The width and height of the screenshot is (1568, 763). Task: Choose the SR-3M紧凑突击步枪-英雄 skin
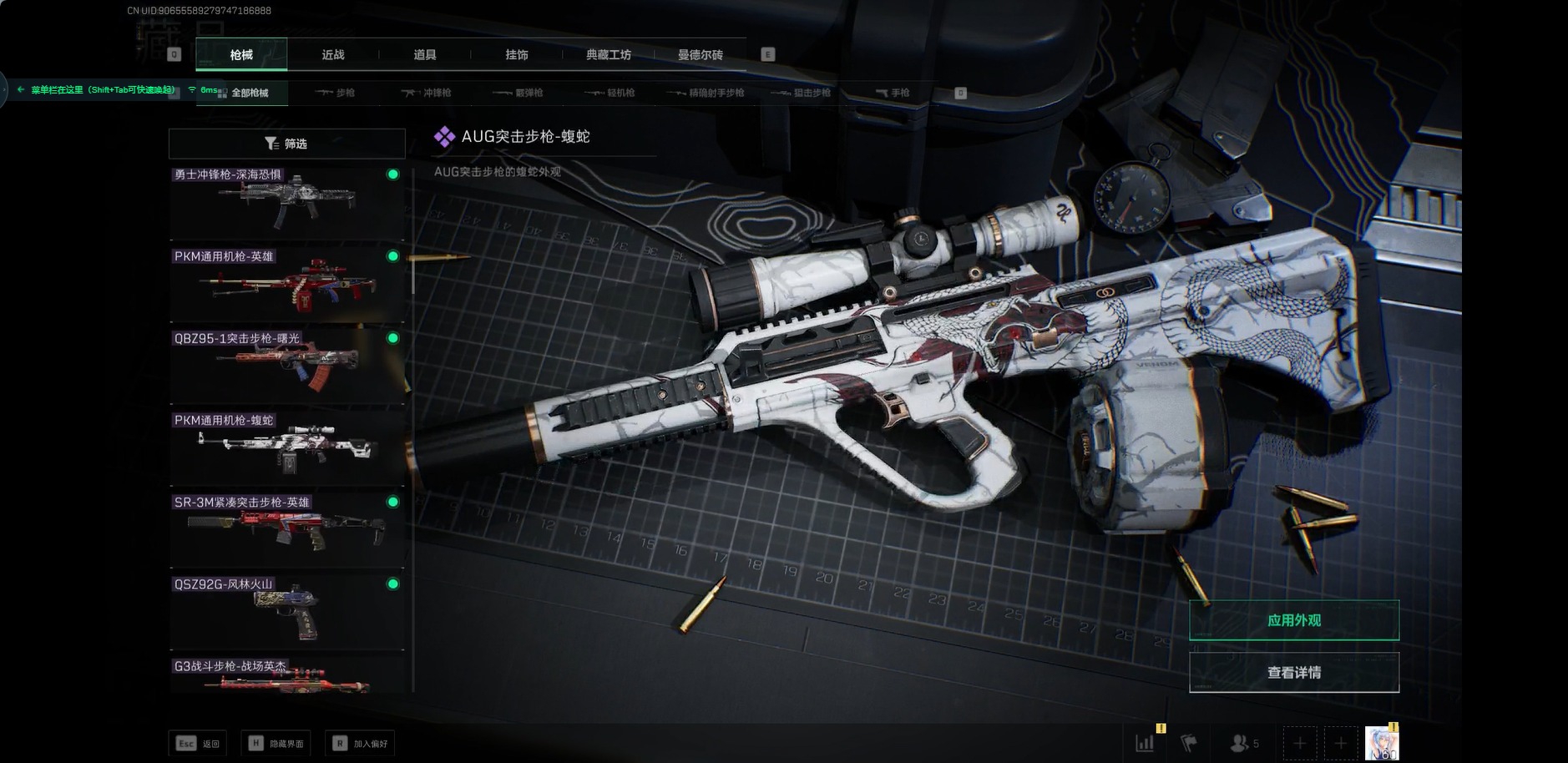[x=286, y=530]
